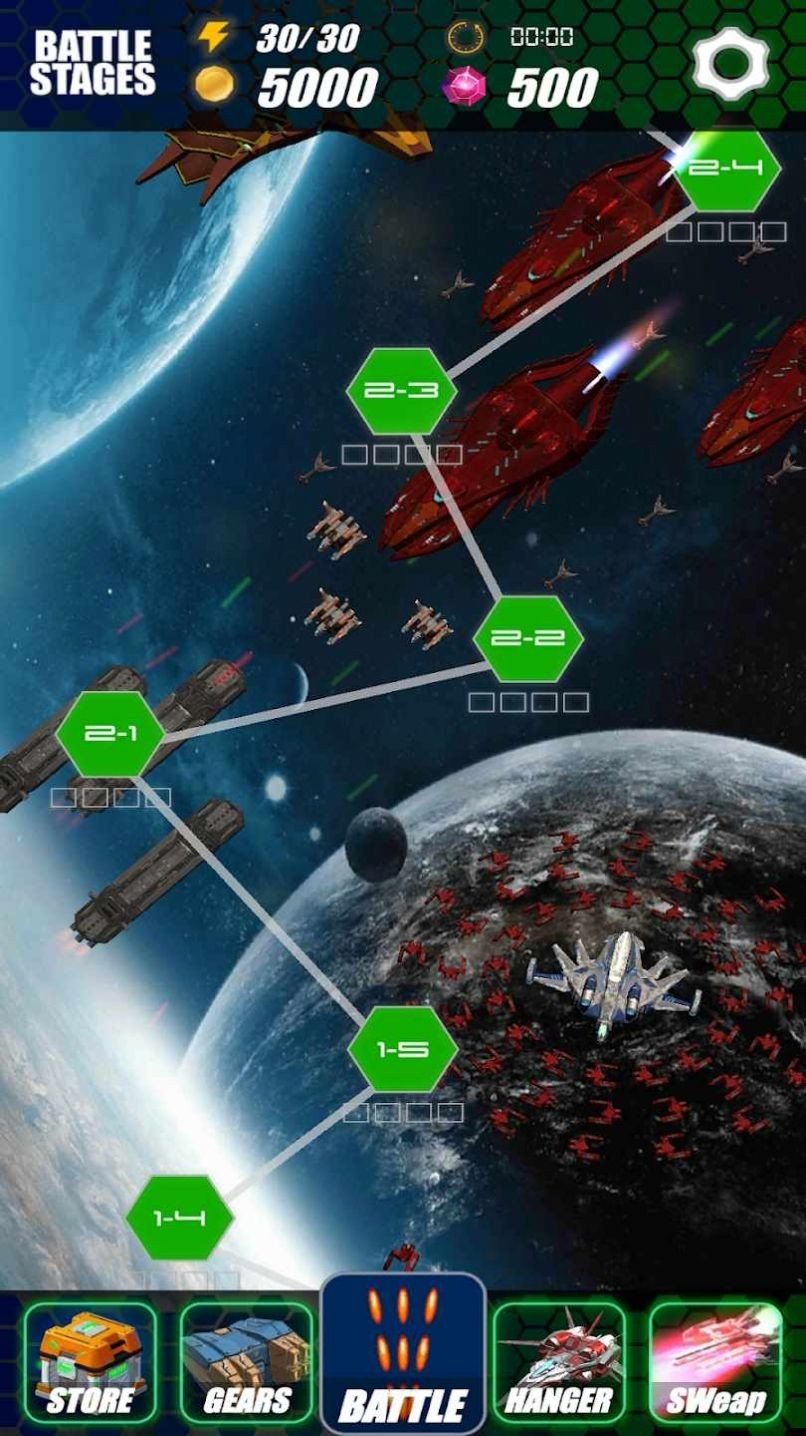
Task: Open the SWeap special weapons tab
Action: click(716, 1364)
